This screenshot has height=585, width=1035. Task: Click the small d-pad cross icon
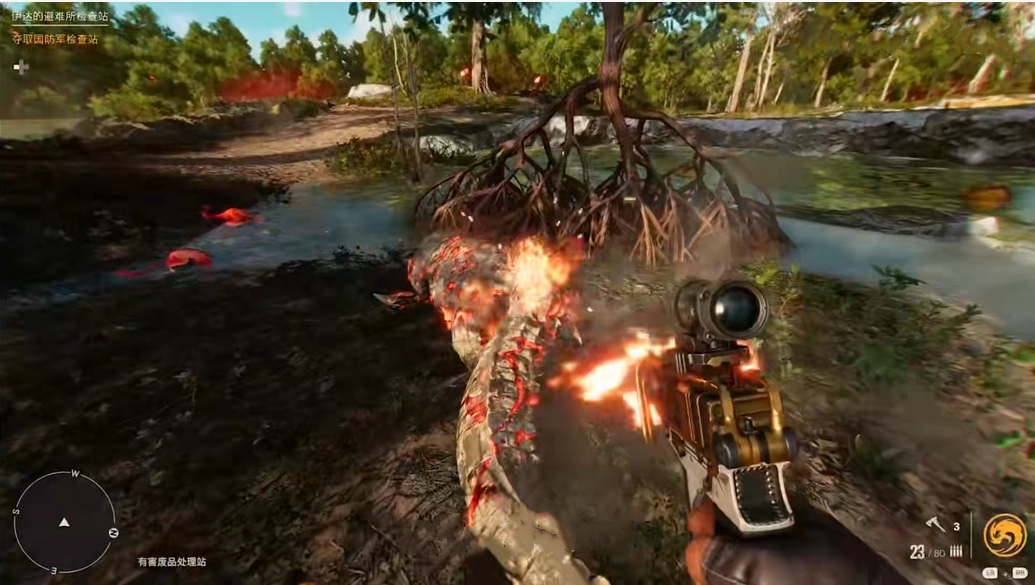tap(21, 66)
